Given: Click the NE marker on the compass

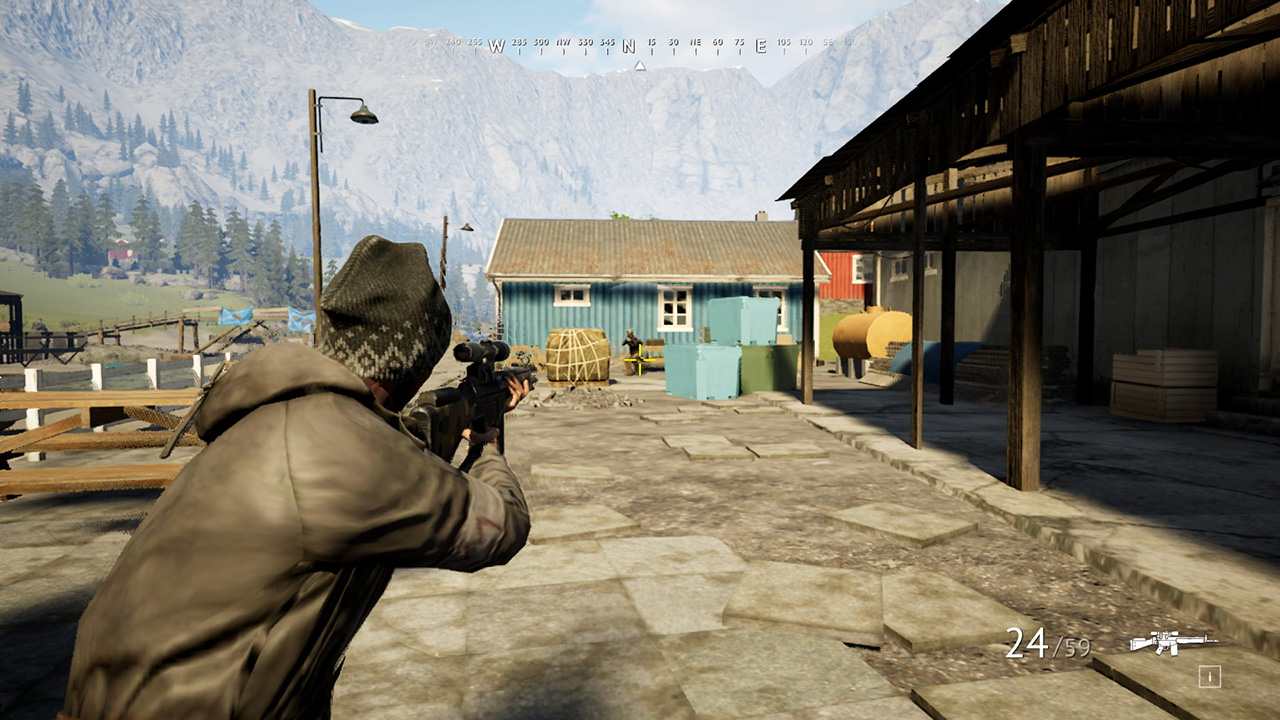Looking at the screenshot, I should [694, 44].
